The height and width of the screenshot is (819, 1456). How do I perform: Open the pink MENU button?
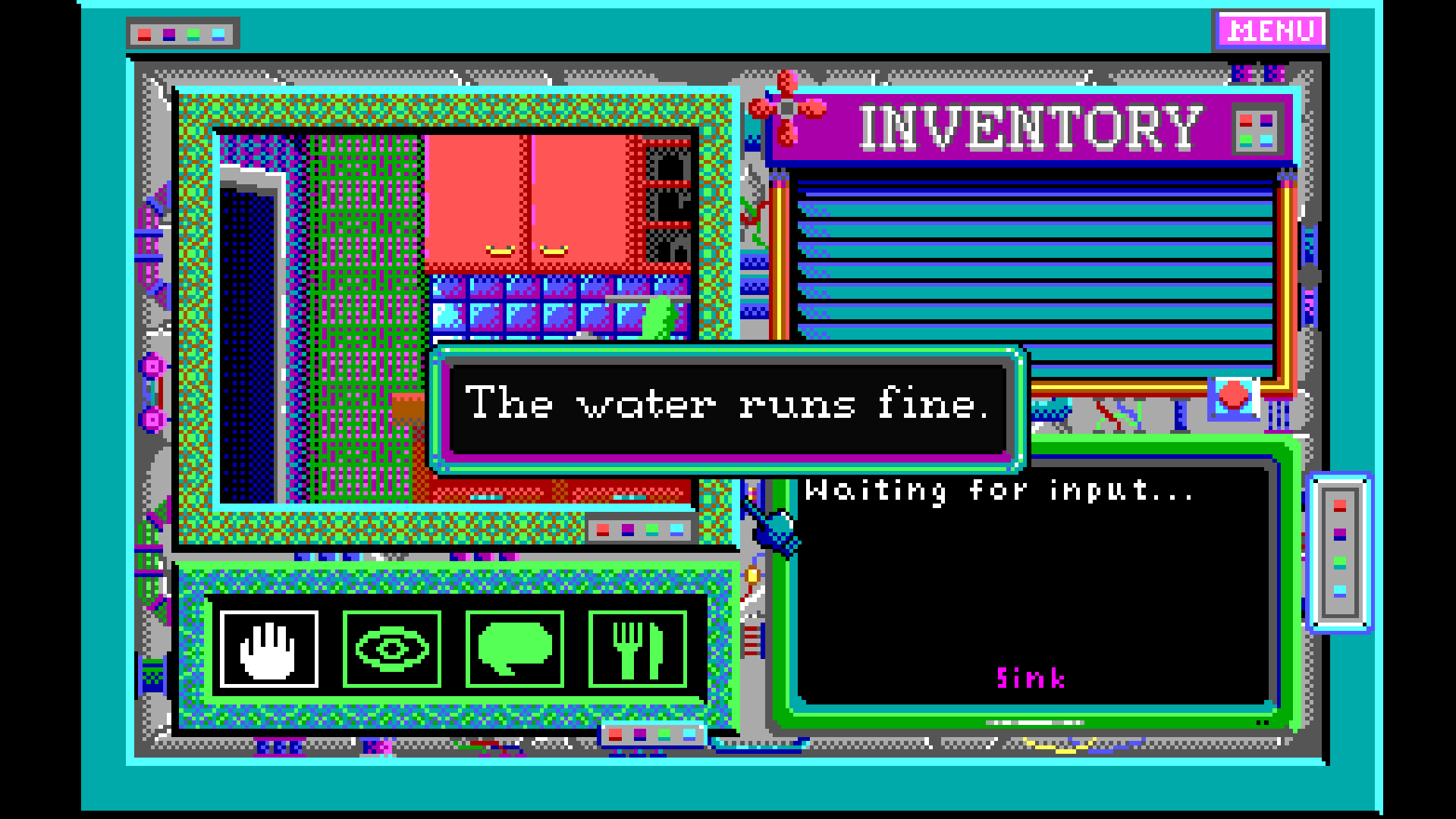click(x=1271, y=31)
